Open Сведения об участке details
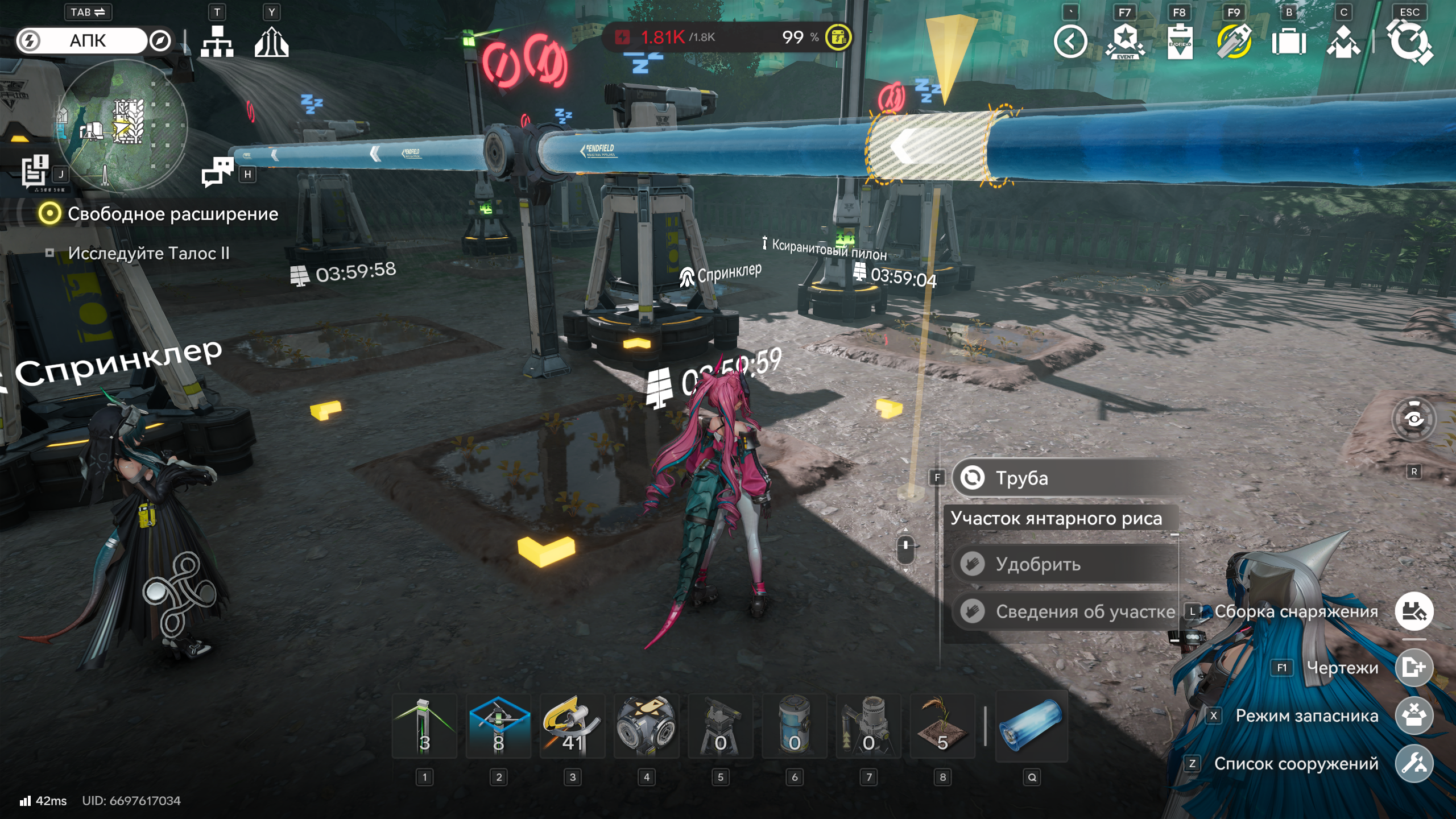Image resolution: width=1456 pixels, height=819 pixels. coord(1064,611)
